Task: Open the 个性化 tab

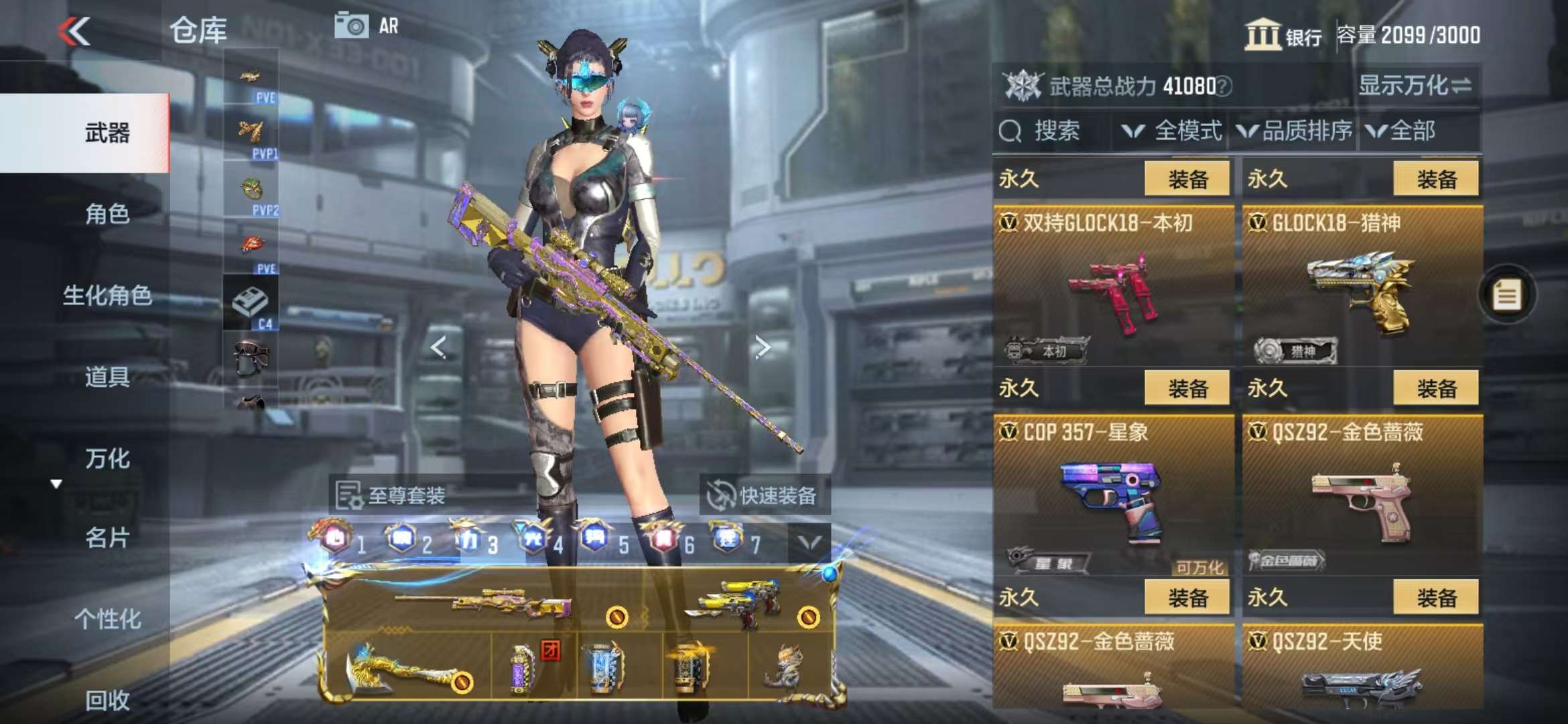Action: (x=107, y=619)
